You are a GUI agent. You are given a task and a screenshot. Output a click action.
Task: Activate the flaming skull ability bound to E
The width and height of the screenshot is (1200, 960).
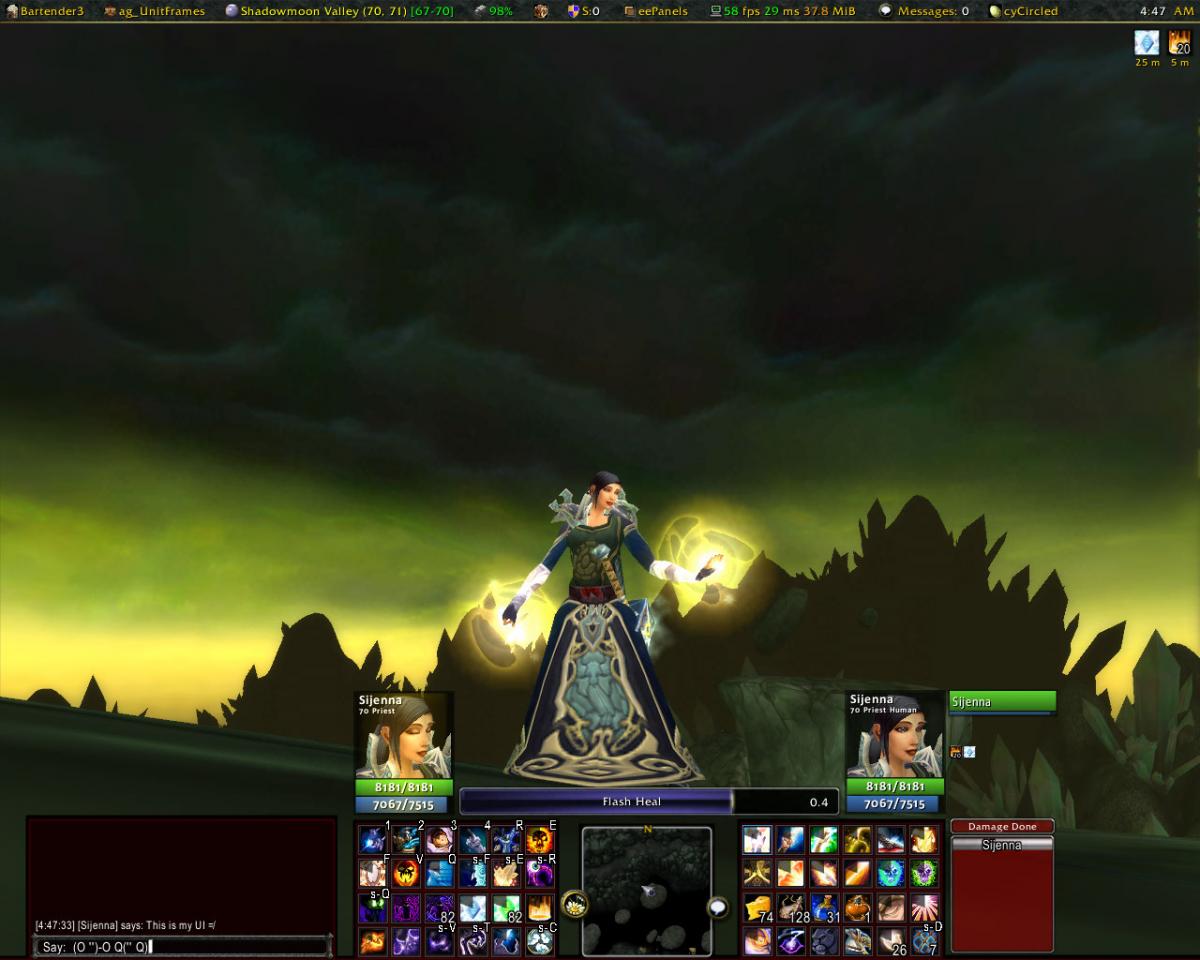tap(540, 840)
